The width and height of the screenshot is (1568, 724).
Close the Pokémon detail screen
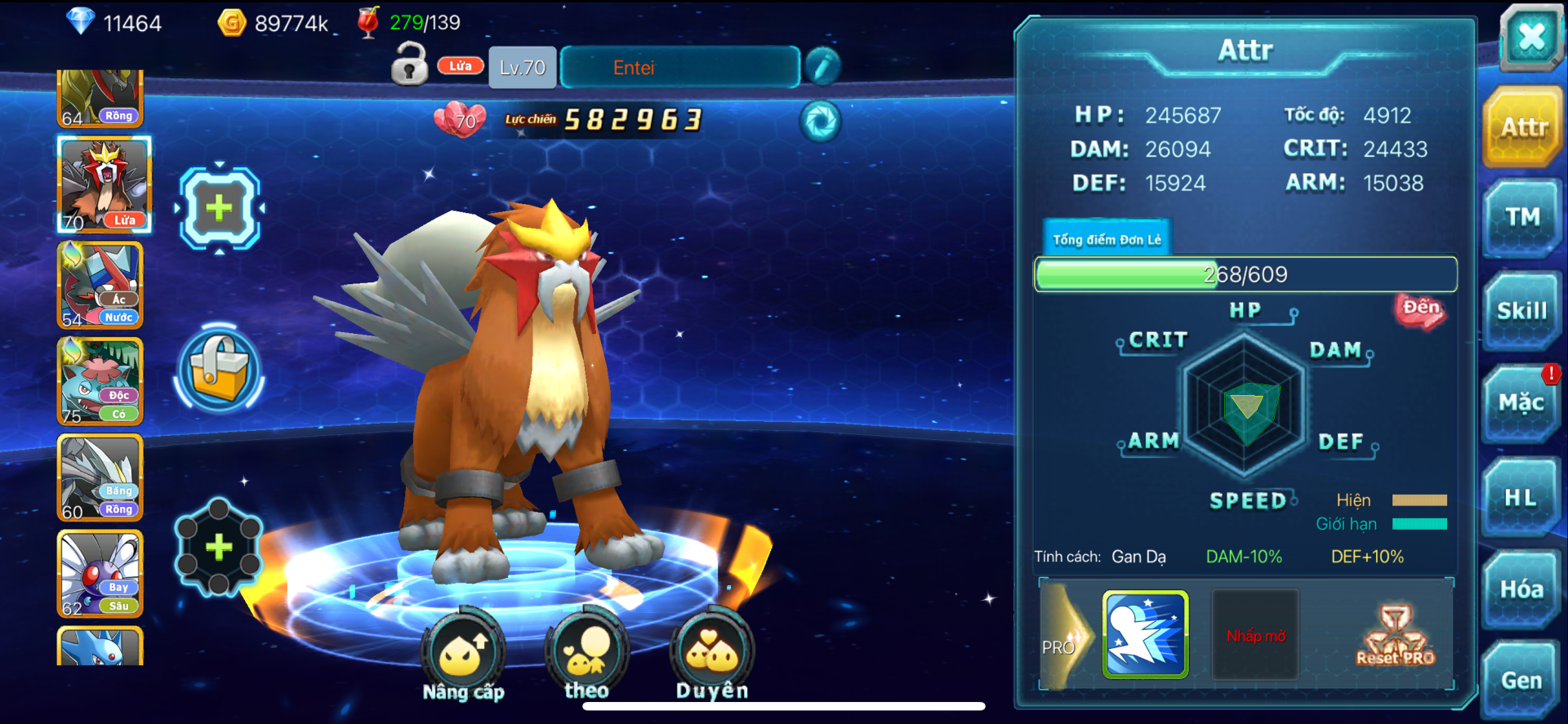pyautogui.click(x=1530, y=37)
